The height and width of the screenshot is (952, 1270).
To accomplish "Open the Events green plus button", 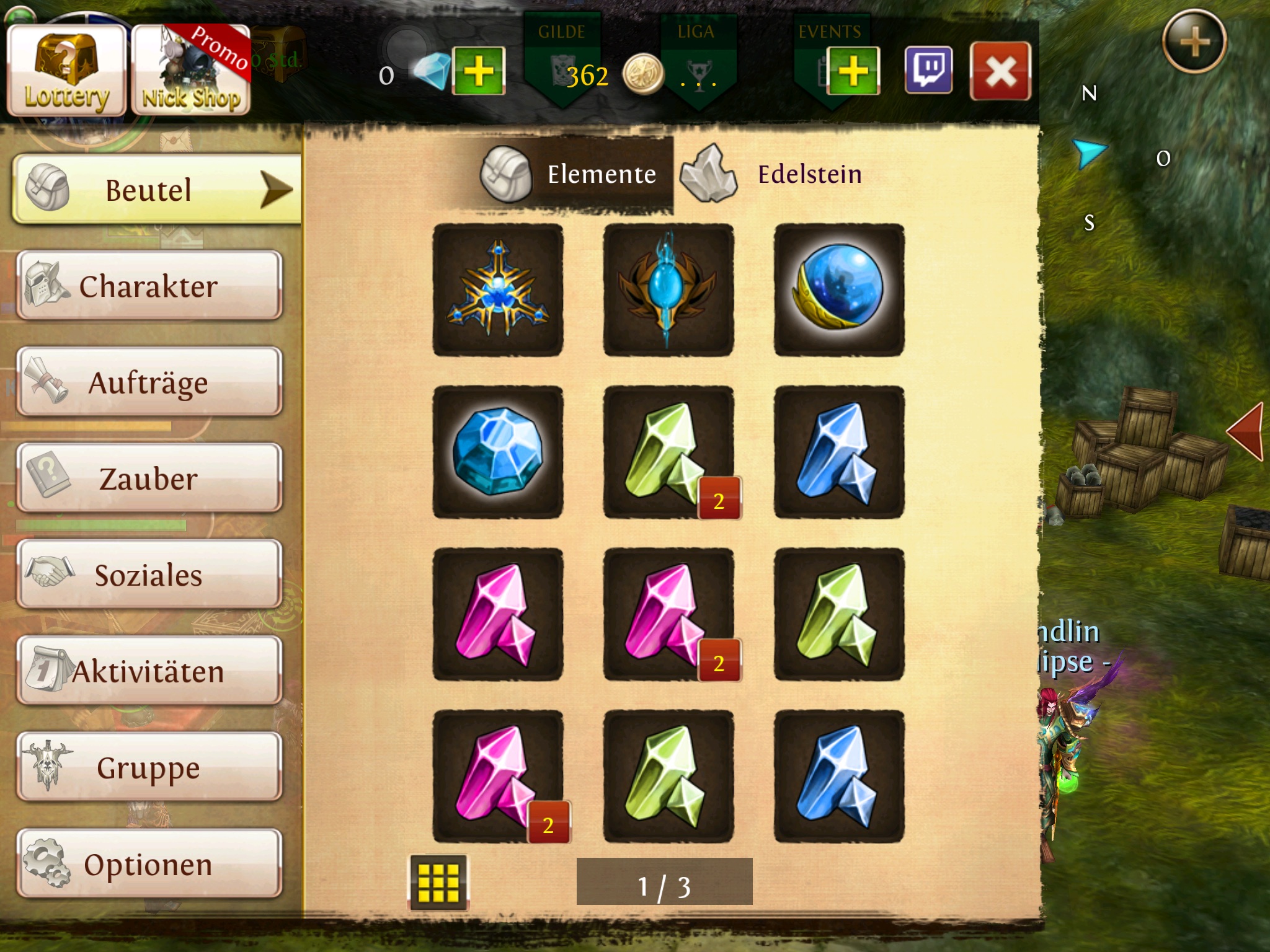I will (x=853, y=71).
